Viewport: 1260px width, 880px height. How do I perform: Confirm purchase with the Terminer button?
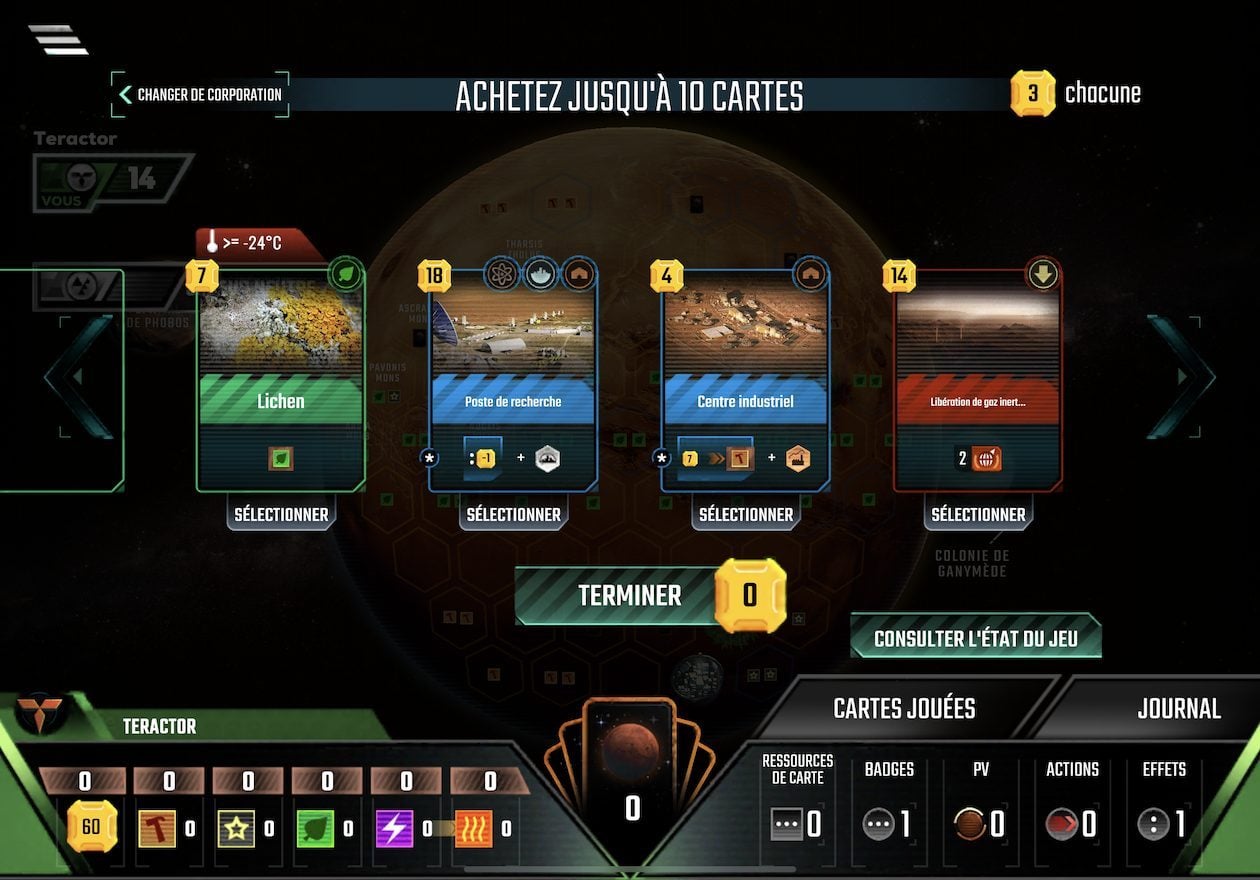pos(629,596)
